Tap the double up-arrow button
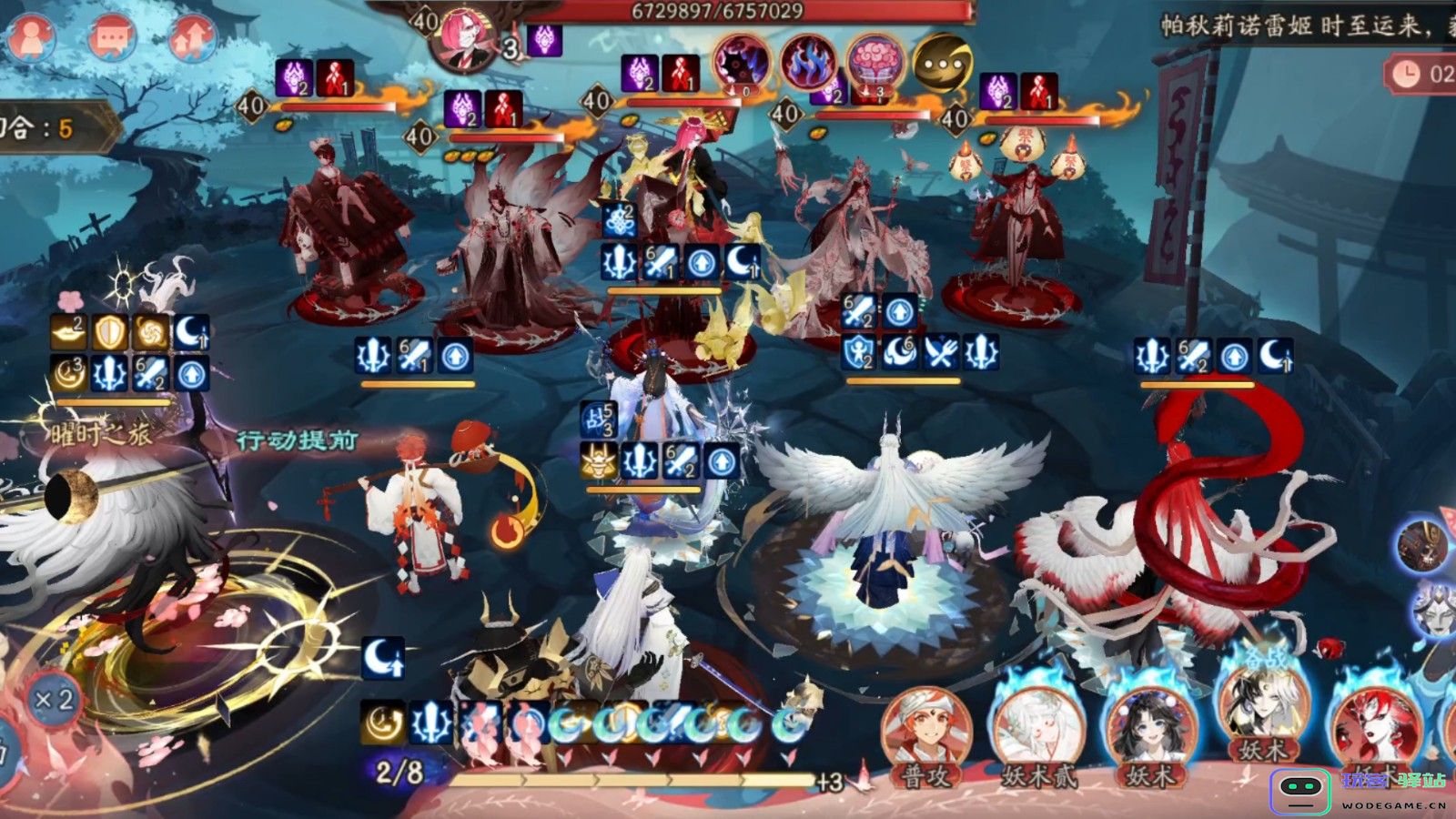This screenshot has width=1456, height=819. click(194, 36)
